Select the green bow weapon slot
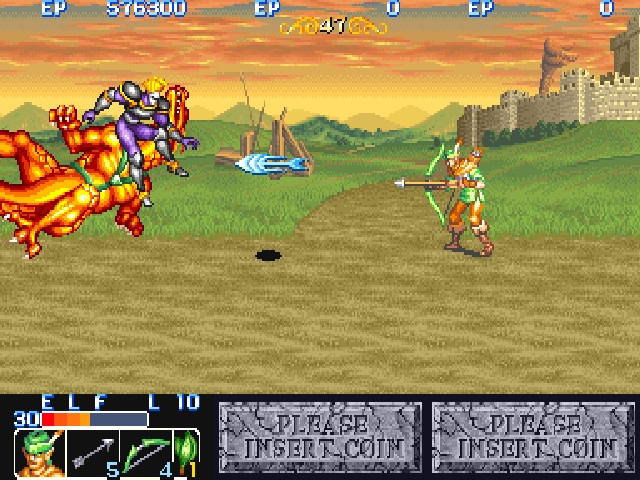Viewport: 640px width, 480px height. click(x=147, y=453)
